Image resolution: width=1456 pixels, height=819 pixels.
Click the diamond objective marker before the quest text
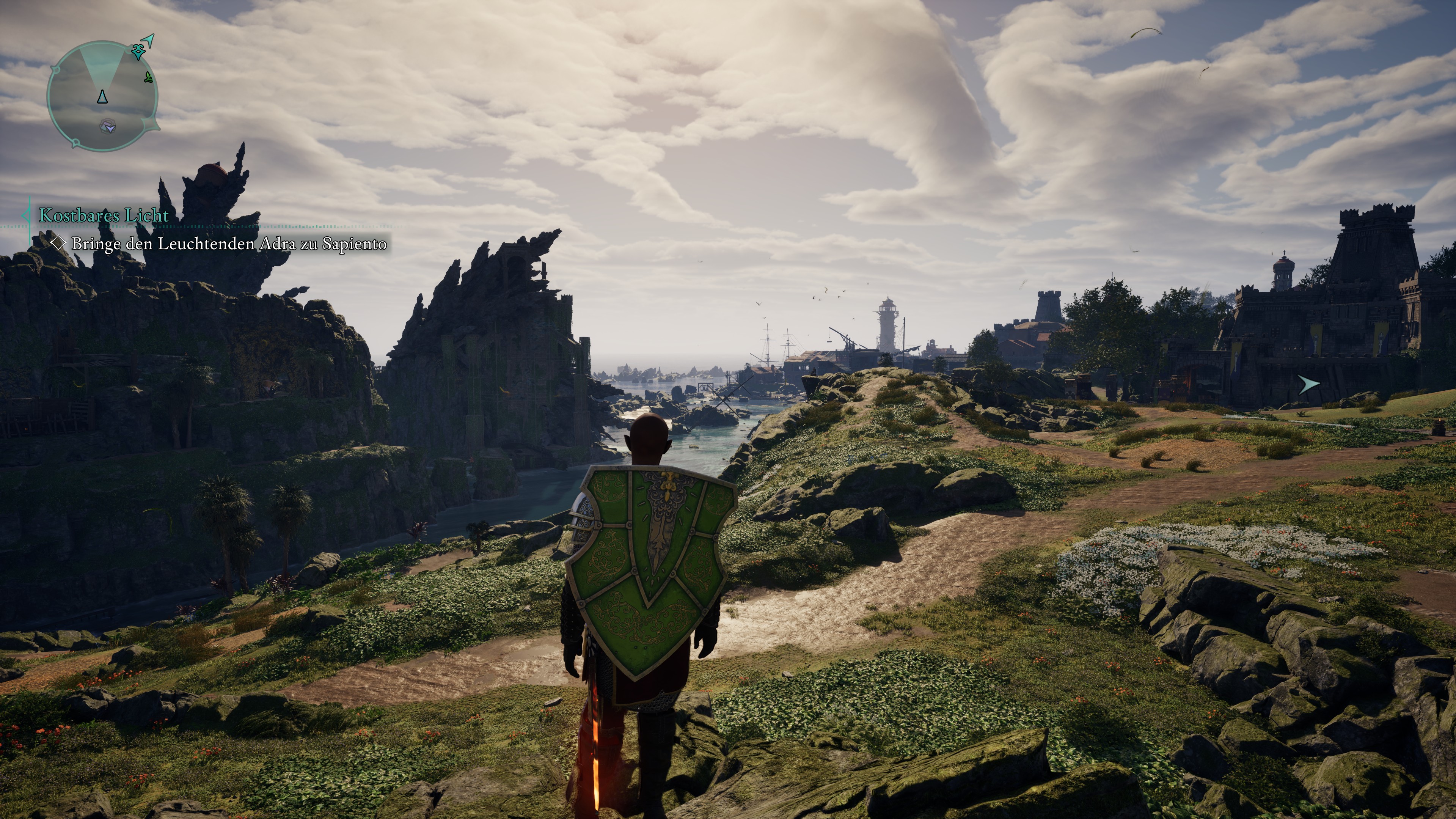click(x=59, y=243)
